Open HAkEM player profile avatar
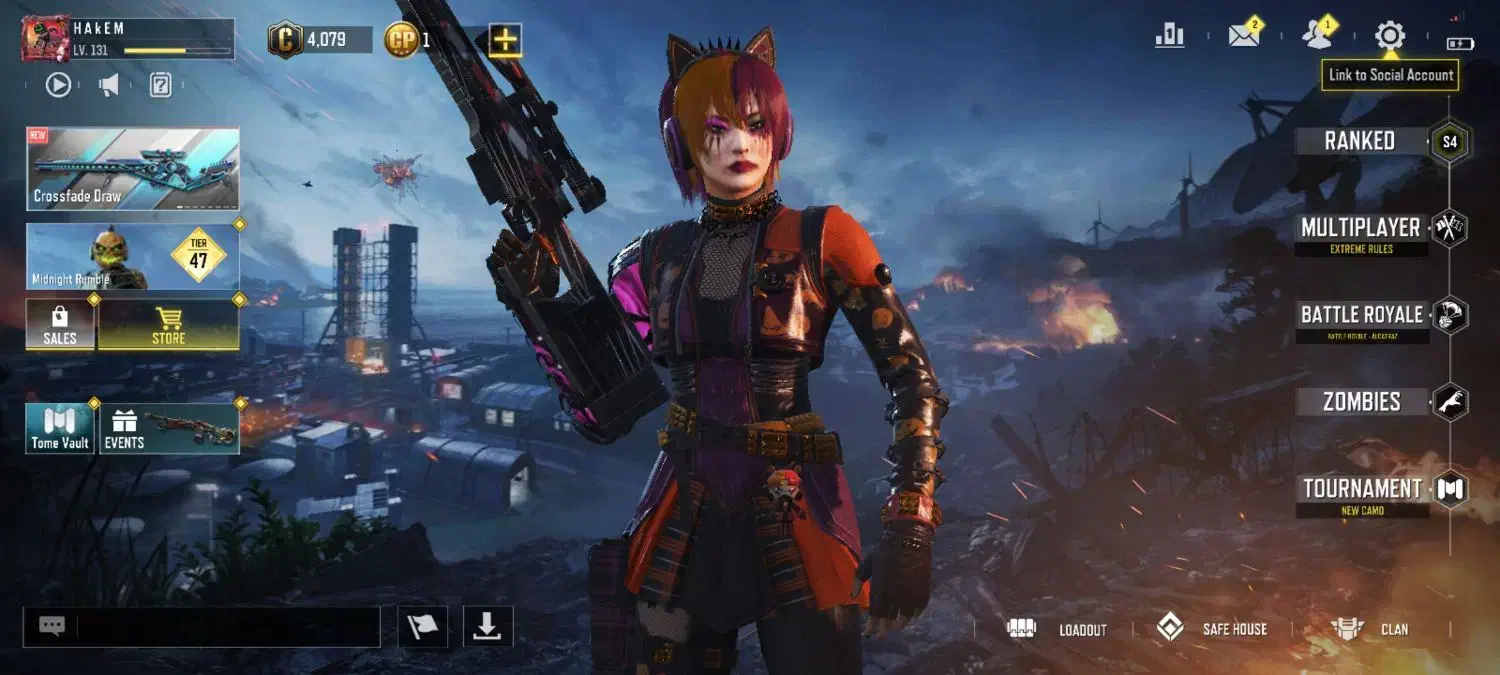This screenshot has width=1500, height=675. point(45,39)
